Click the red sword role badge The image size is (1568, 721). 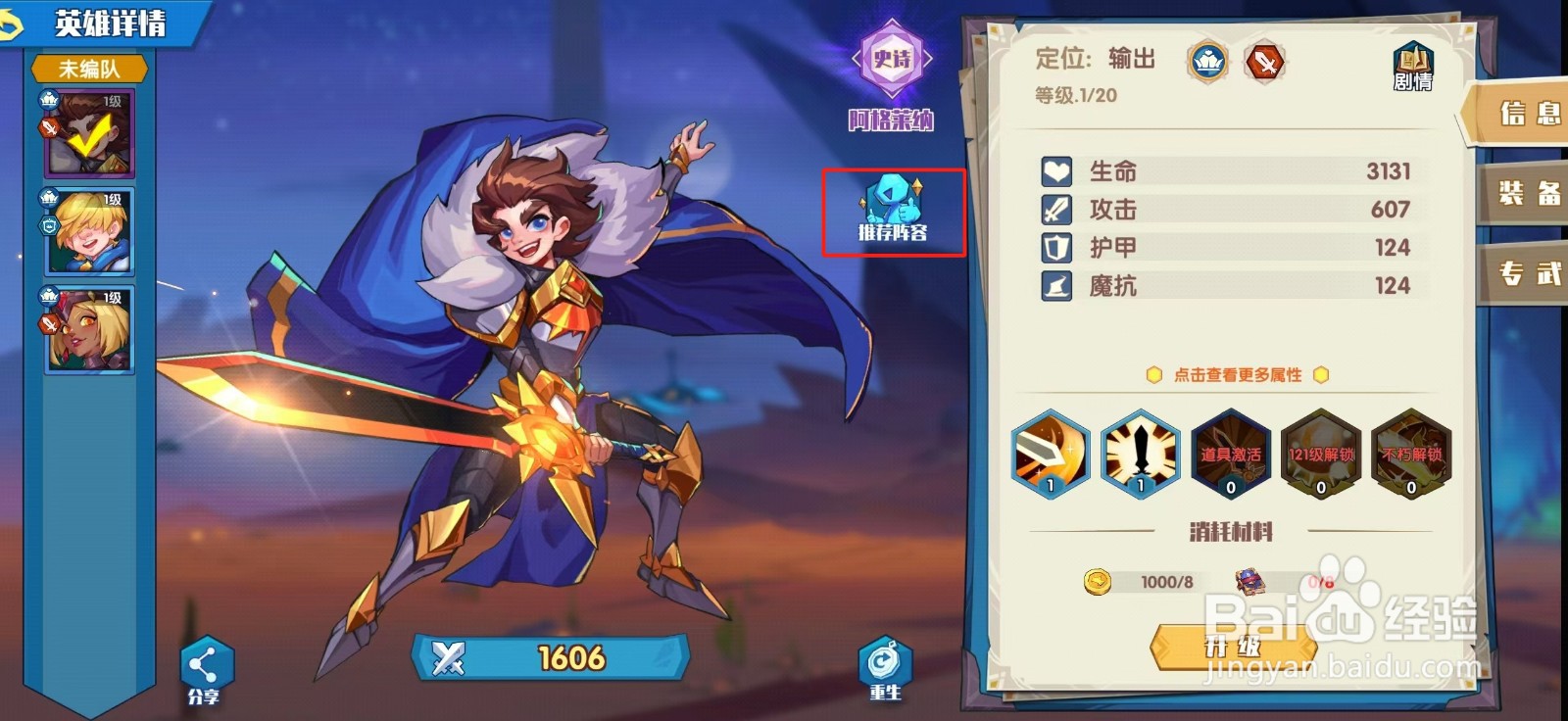point(1264,62)
